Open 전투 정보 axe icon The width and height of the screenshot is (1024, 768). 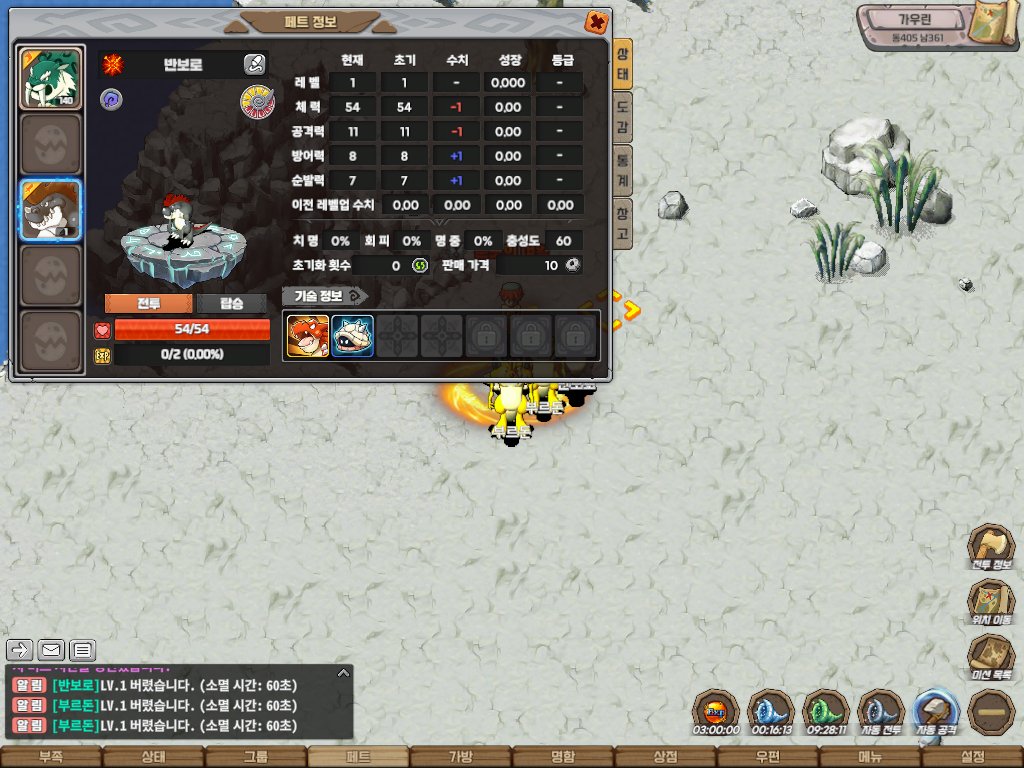[x=990, y=546]
